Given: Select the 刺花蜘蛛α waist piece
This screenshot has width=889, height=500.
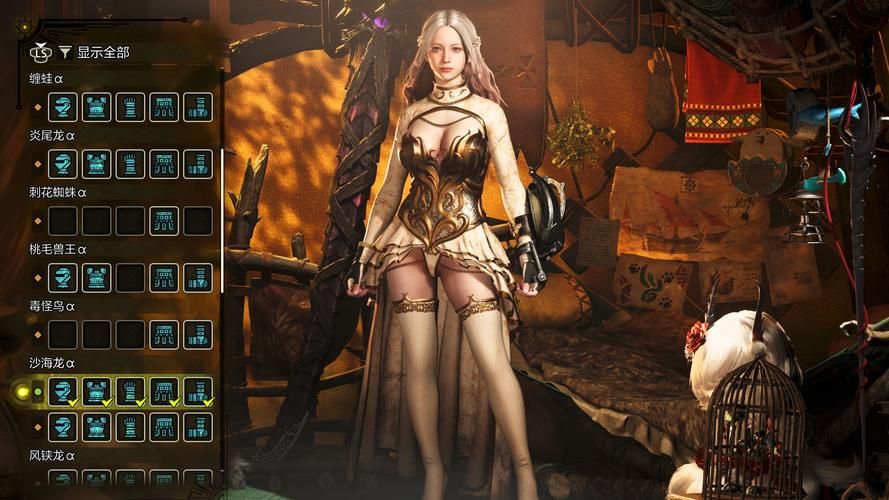Looking at the screenshot, I should (x=164, y=221).
